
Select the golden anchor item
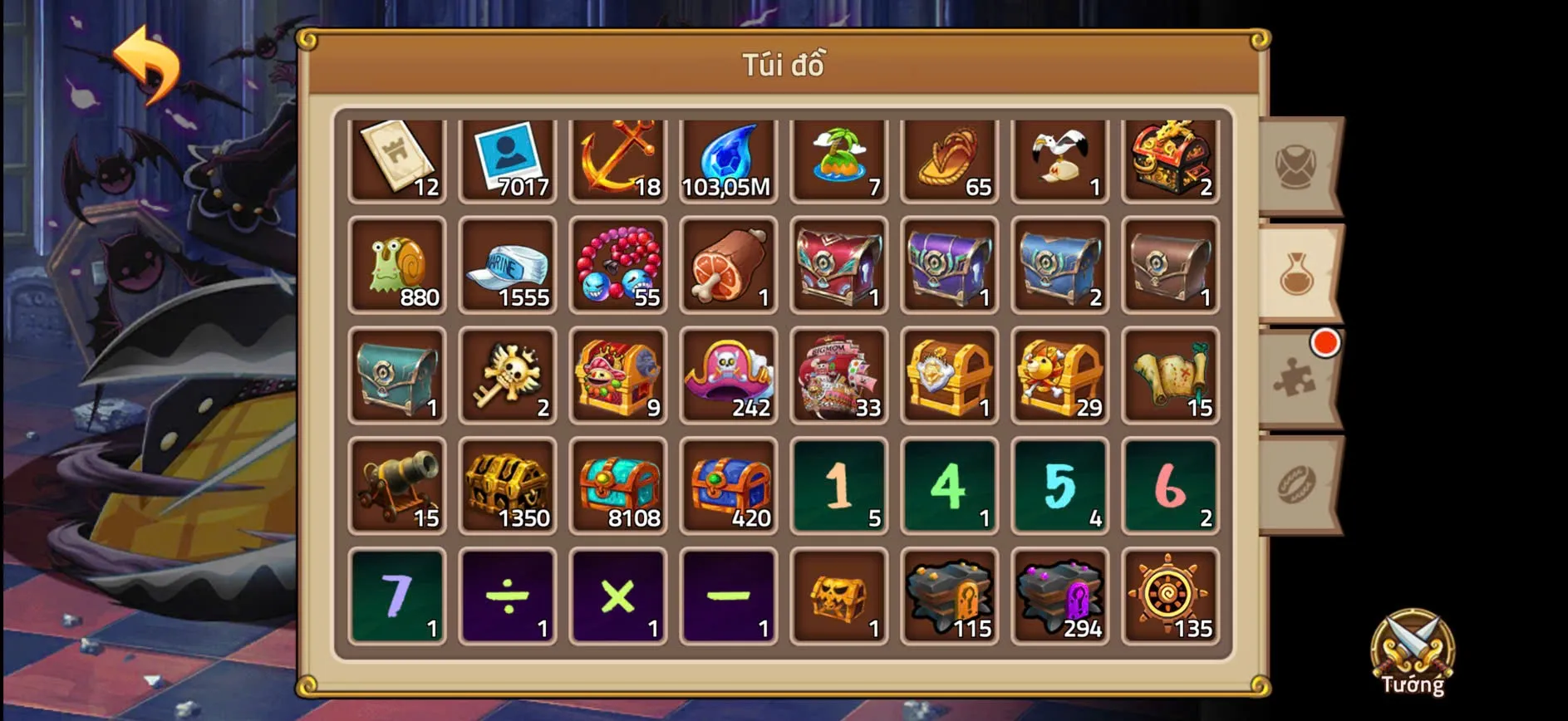(x=618, y=158)
